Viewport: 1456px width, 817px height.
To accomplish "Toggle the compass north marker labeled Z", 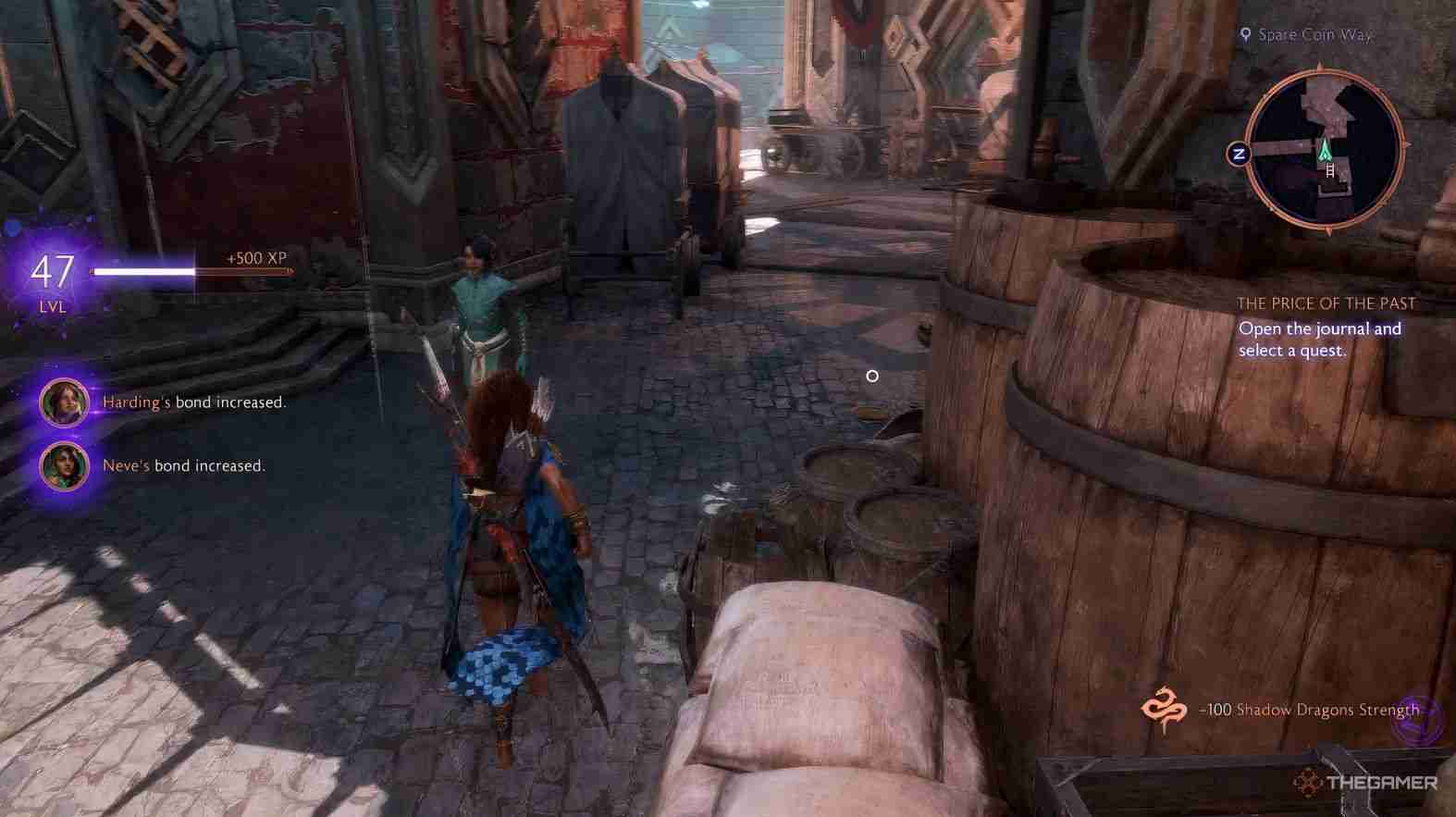I will pyautogui.click(x=1240, y=151).
